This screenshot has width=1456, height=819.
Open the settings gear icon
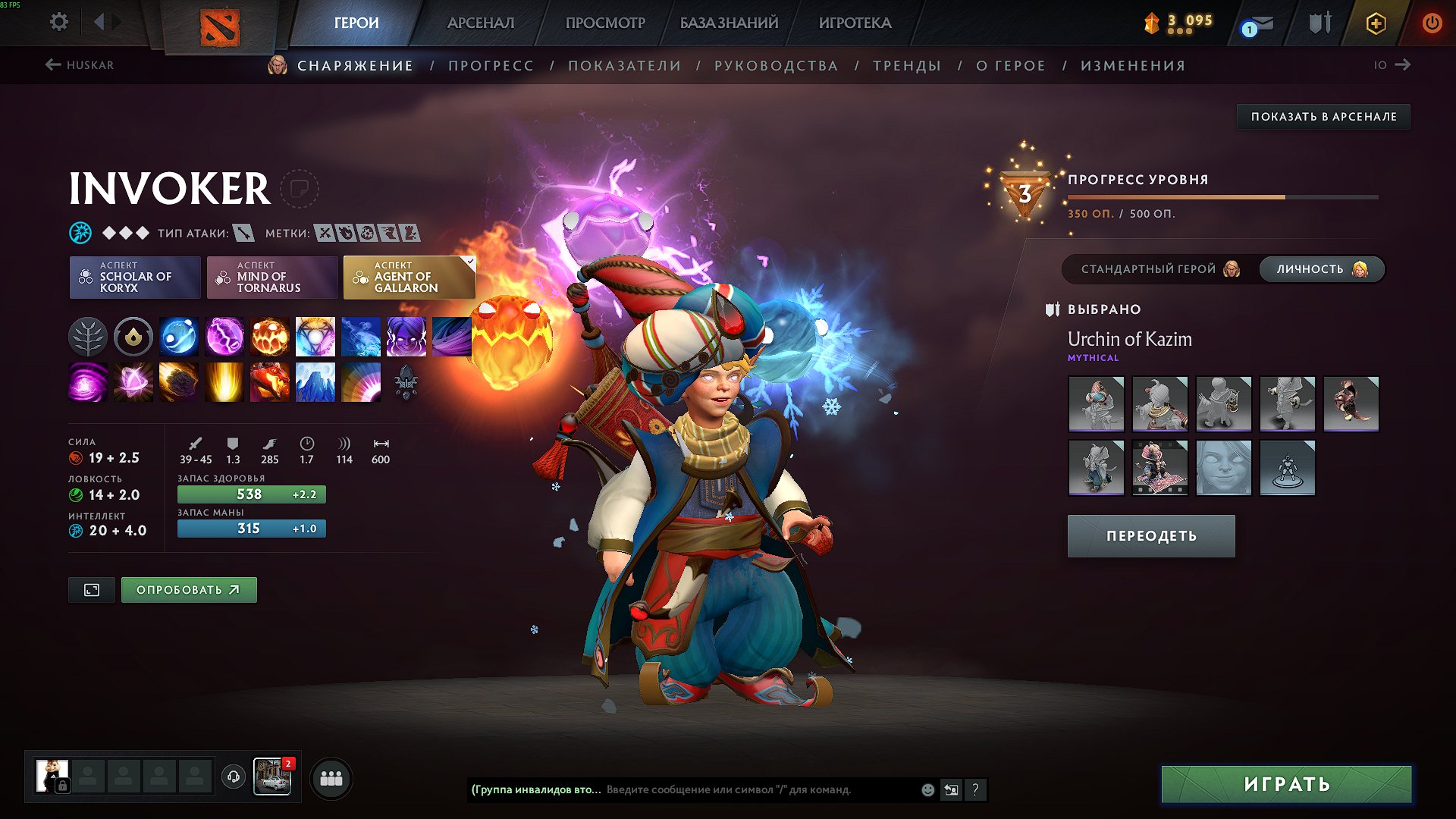click(58, 22)
